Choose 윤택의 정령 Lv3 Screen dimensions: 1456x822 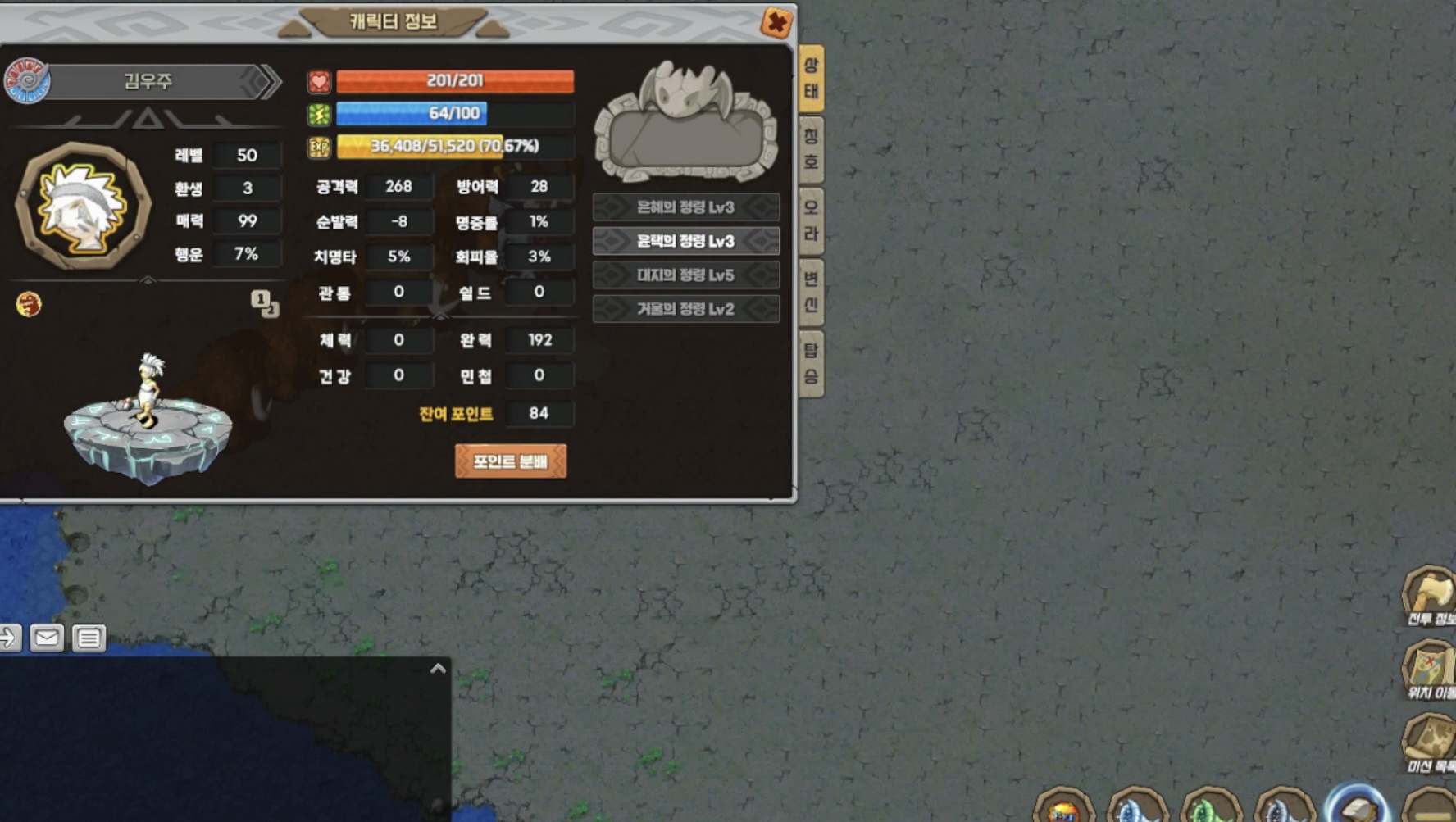point(685,241)
